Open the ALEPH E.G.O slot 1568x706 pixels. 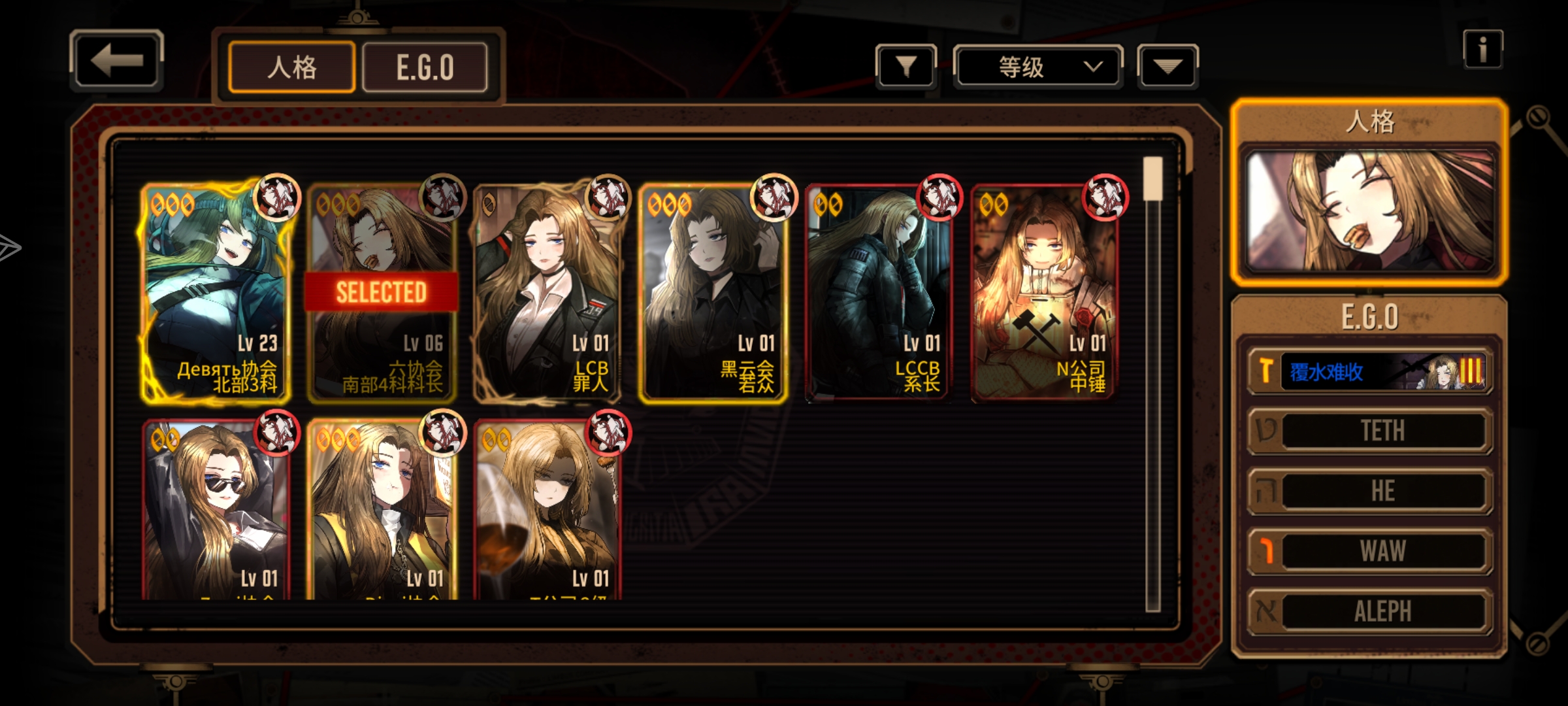1370,611
